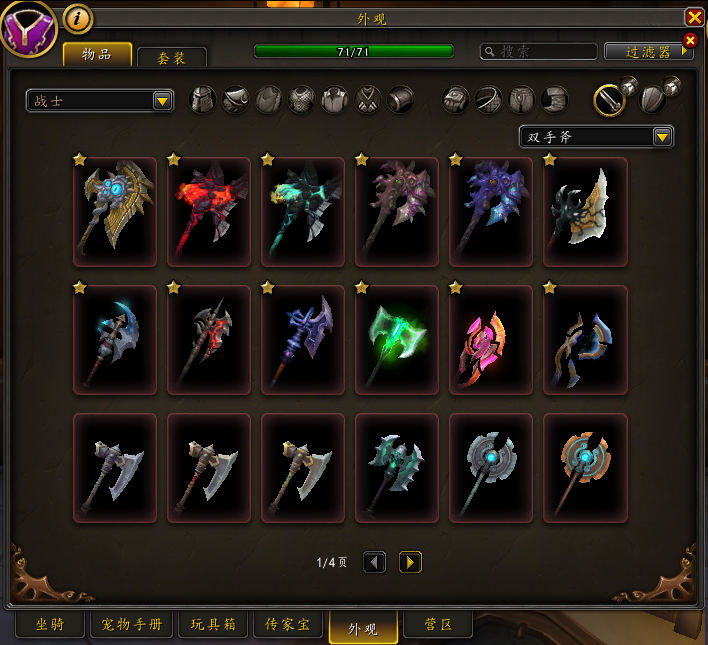Select the glowing green axe appearance
Viewport: 708px width, 645px height.
(397, 339)
